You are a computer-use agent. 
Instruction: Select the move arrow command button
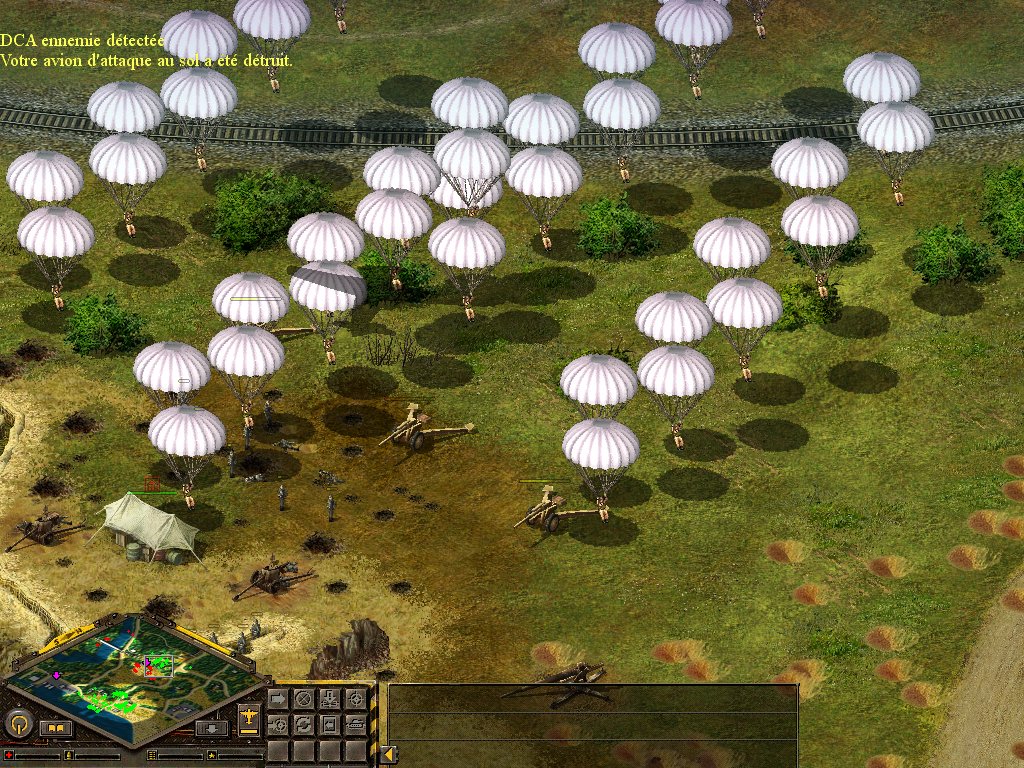(x=278, y=698)
